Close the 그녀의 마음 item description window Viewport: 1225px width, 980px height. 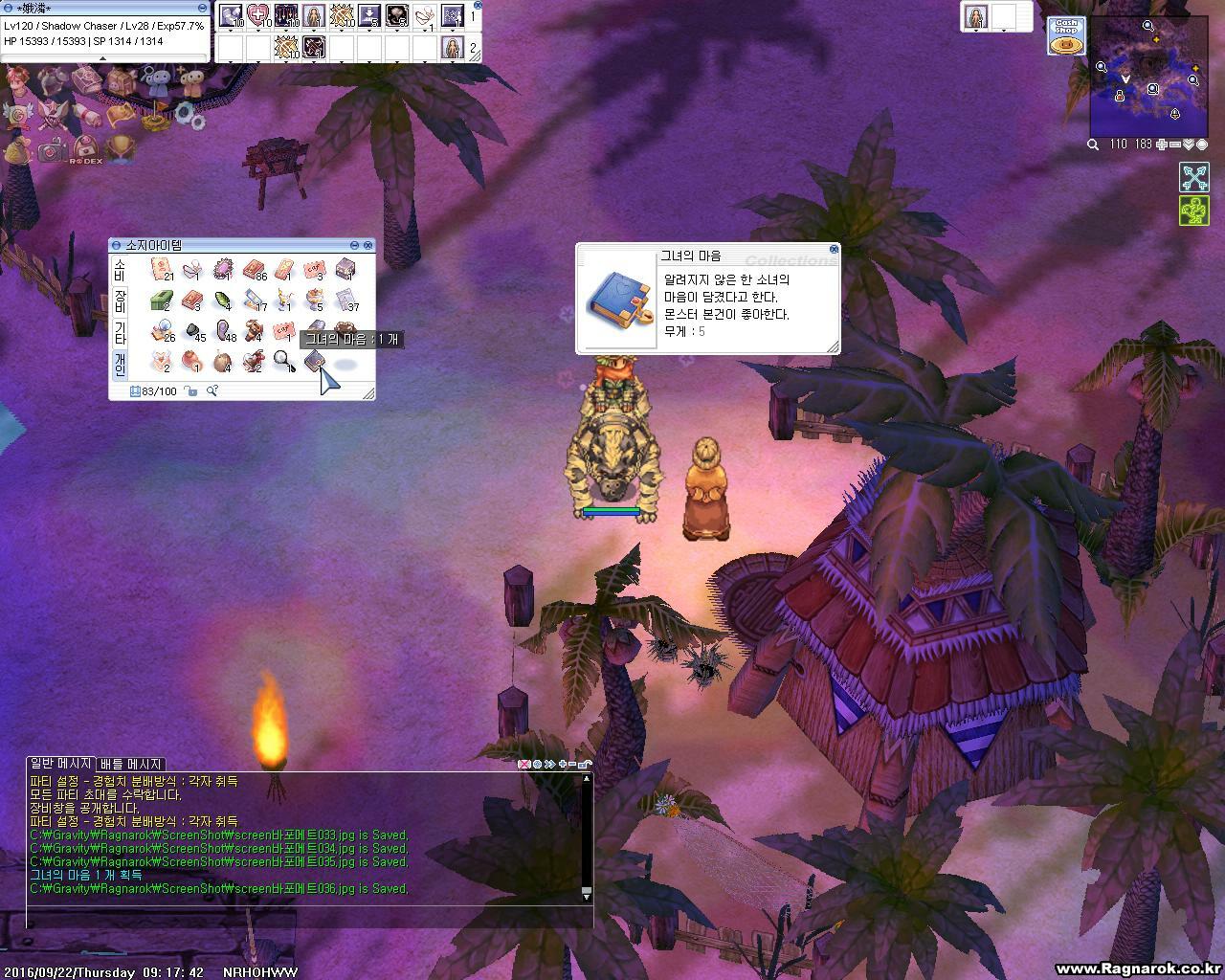point(834,250)
